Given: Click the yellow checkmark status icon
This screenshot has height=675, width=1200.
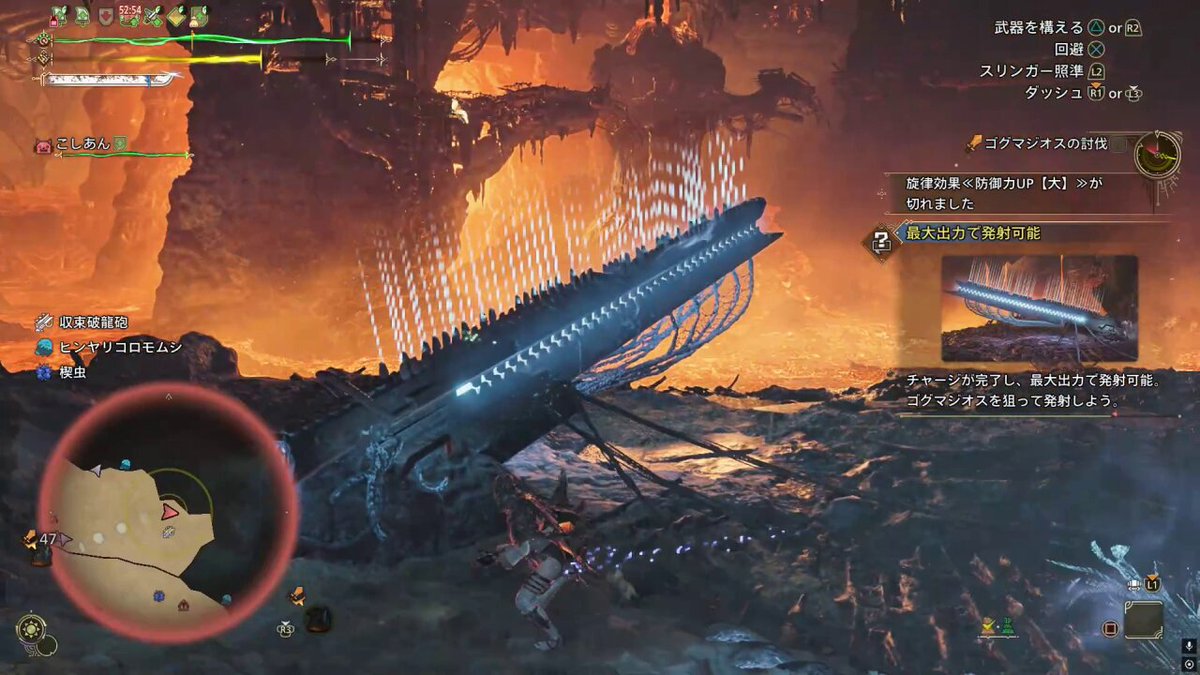Looking at the screenshot, I should tap(176, 15).
